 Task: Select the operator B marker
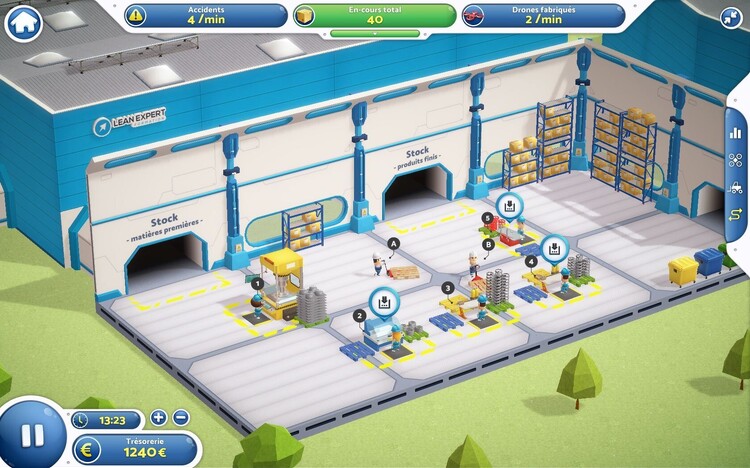(x=488, y=244)
